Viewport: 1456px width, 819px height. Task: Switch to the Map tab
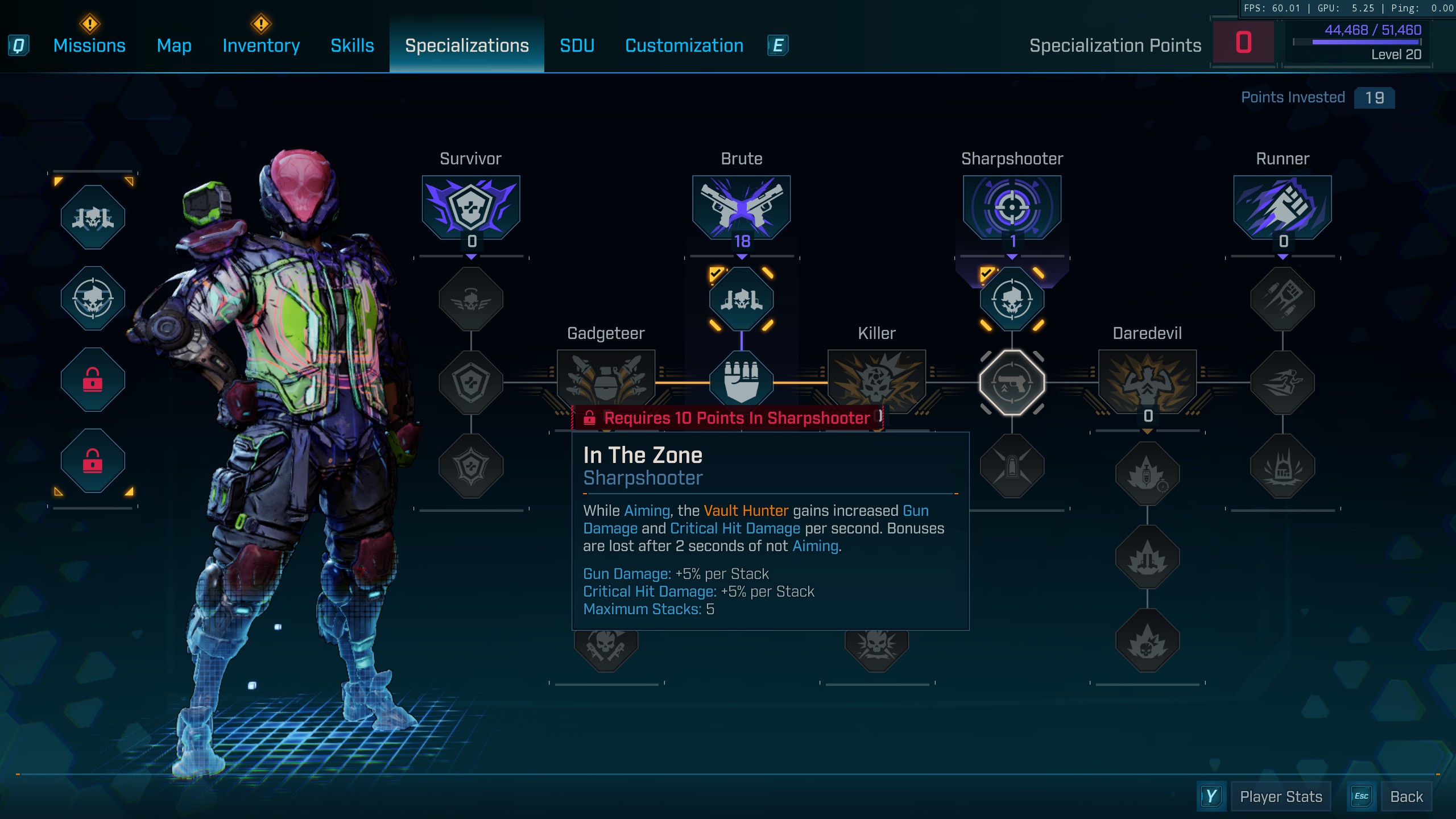[174, 45]
